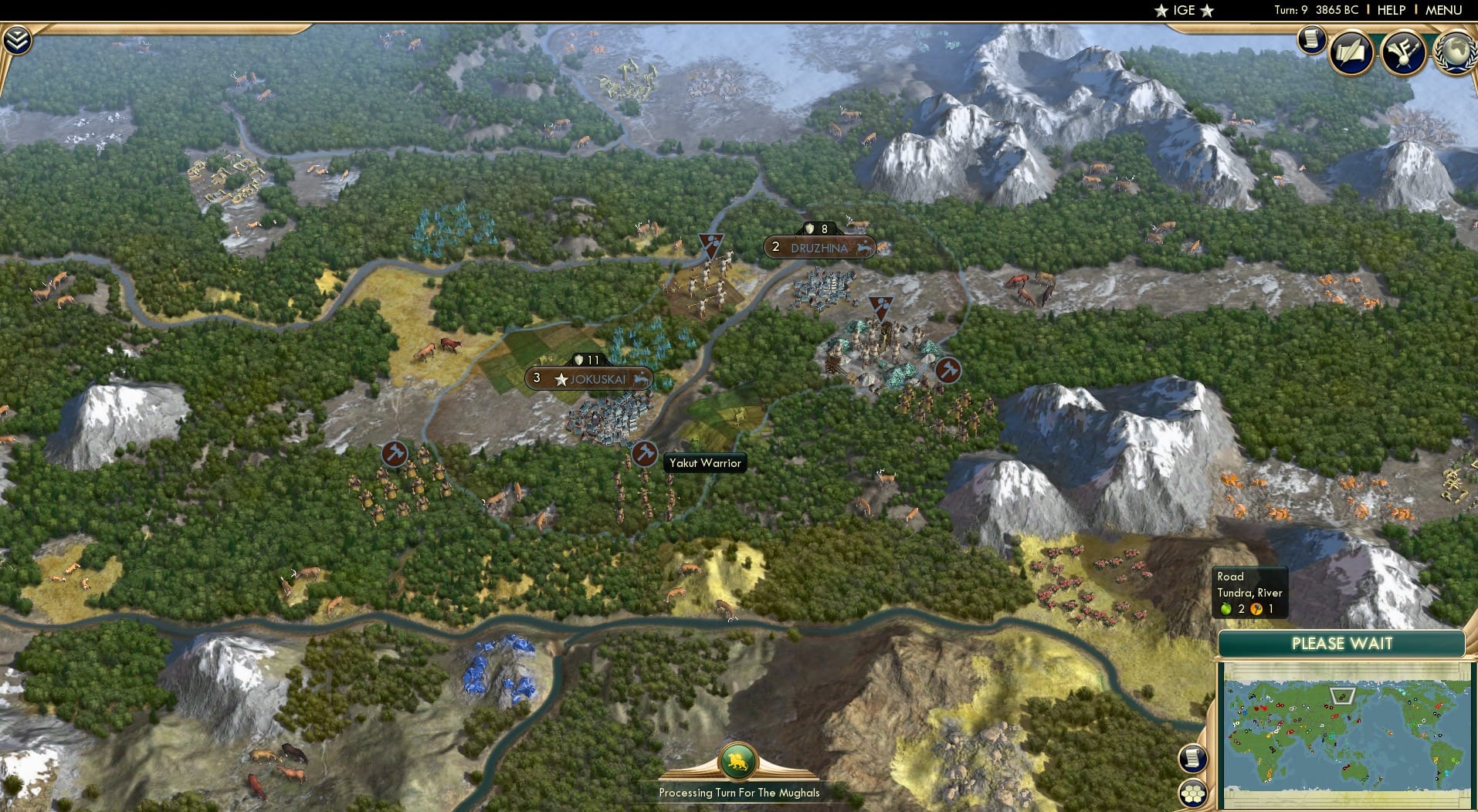
Task: Select the Yakut Warrior unit label
Action: click(x=703, y=463)
